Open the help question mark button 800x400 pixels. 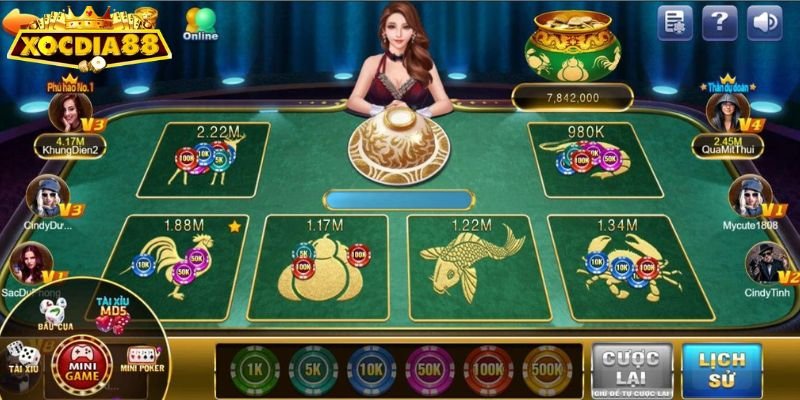[x=720, y=22]
